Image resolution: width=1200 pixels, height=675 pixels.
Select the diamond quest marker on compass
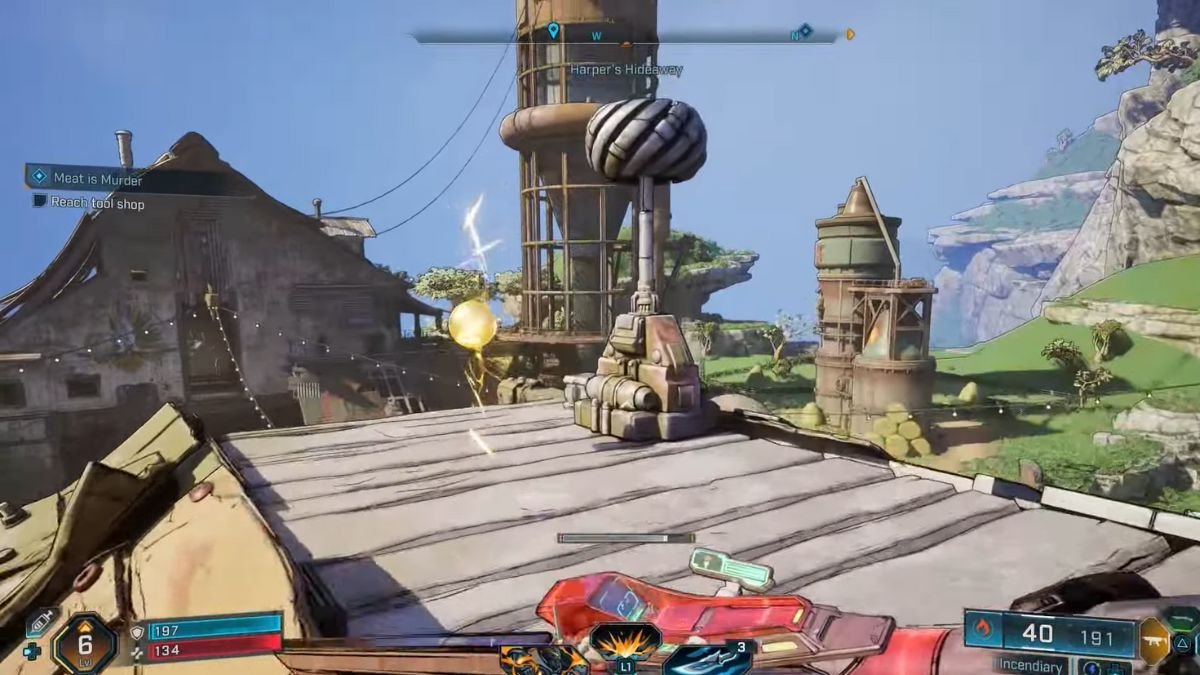pyautogui.click(x=805, y=31)
